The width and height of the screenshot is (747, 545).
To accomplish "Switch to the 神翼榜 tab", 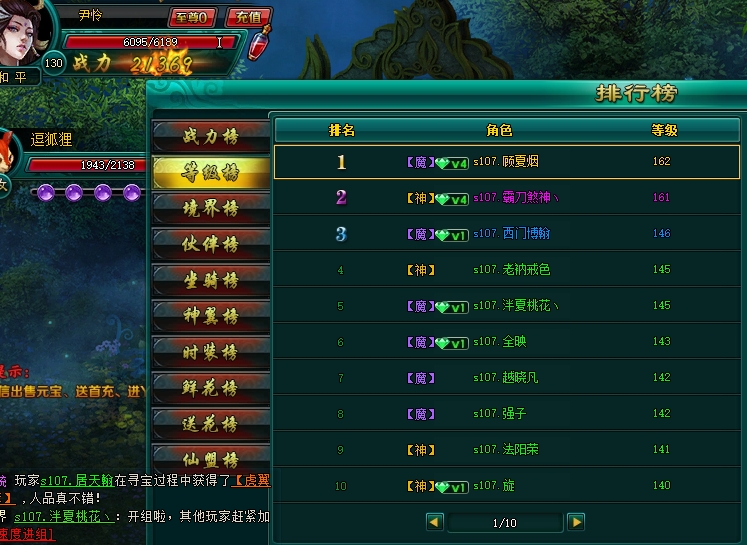I will tap(210, 316).
